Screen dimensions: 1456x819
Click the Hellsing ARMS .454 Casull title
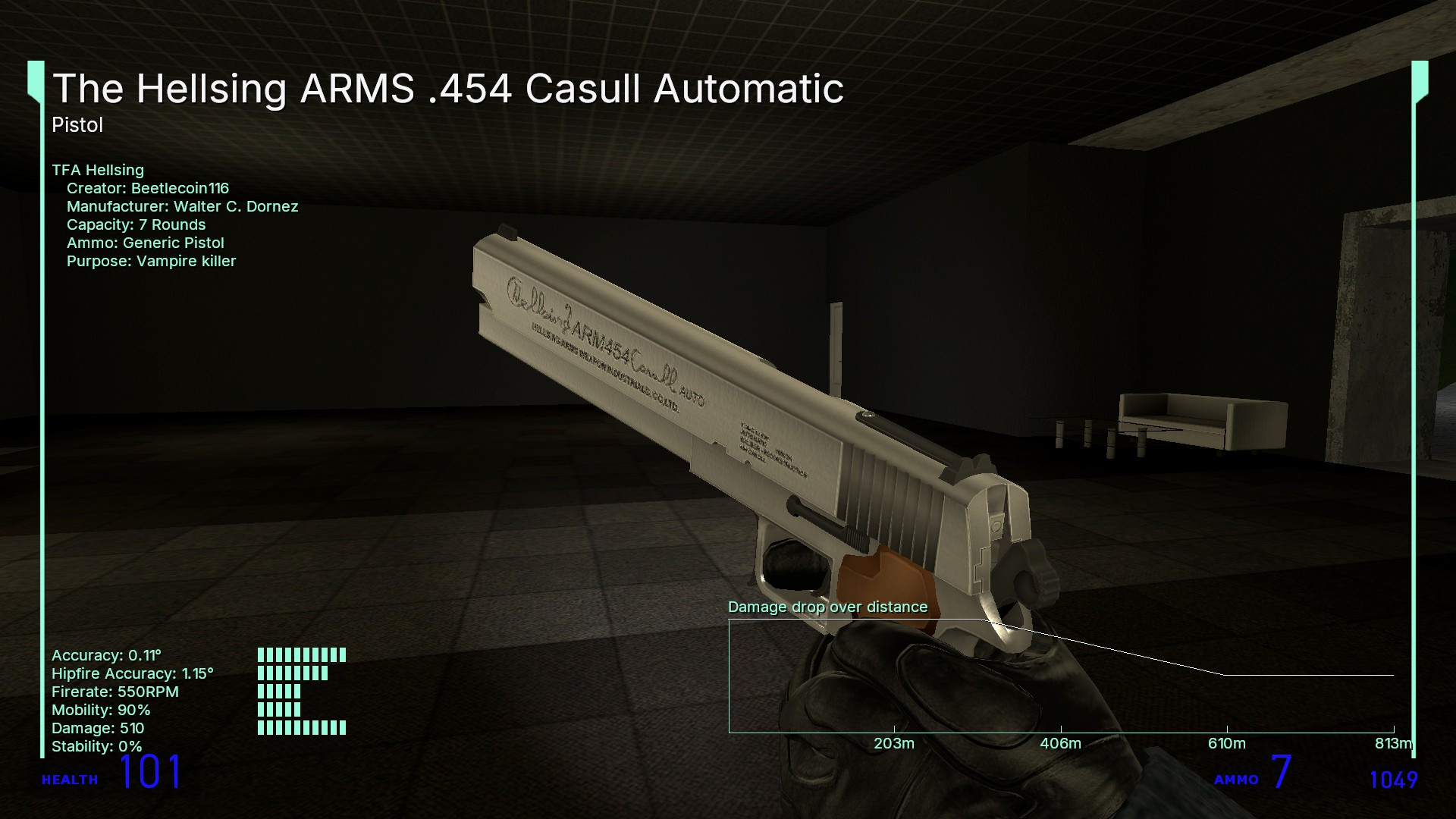click(447, 89)
